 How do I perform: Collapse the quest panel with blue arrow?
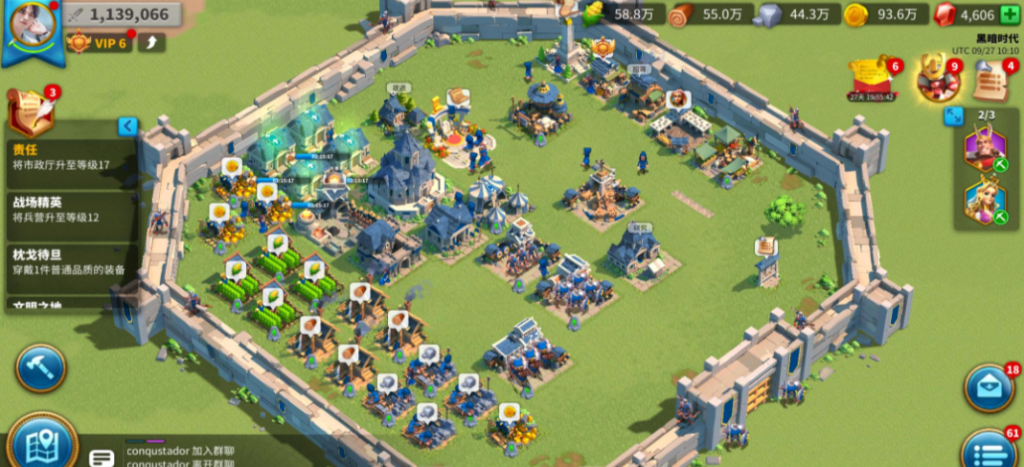pyautogui.click(x=128, y=126)
